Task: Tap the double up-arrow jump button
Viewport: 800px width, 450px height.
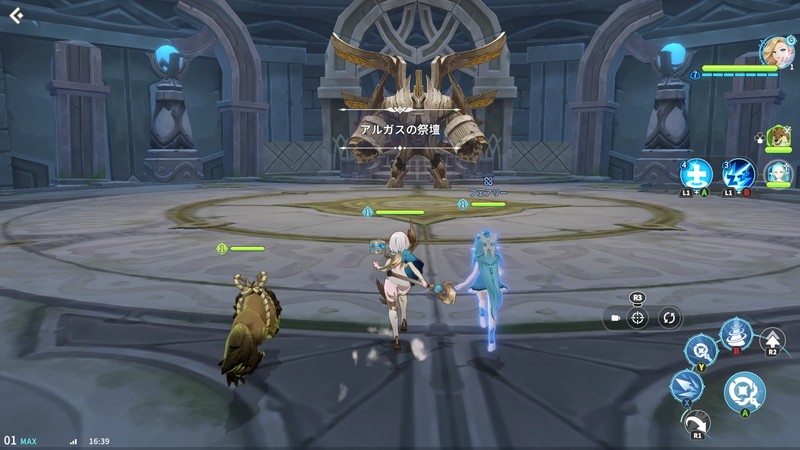Action: click(773, 340)
